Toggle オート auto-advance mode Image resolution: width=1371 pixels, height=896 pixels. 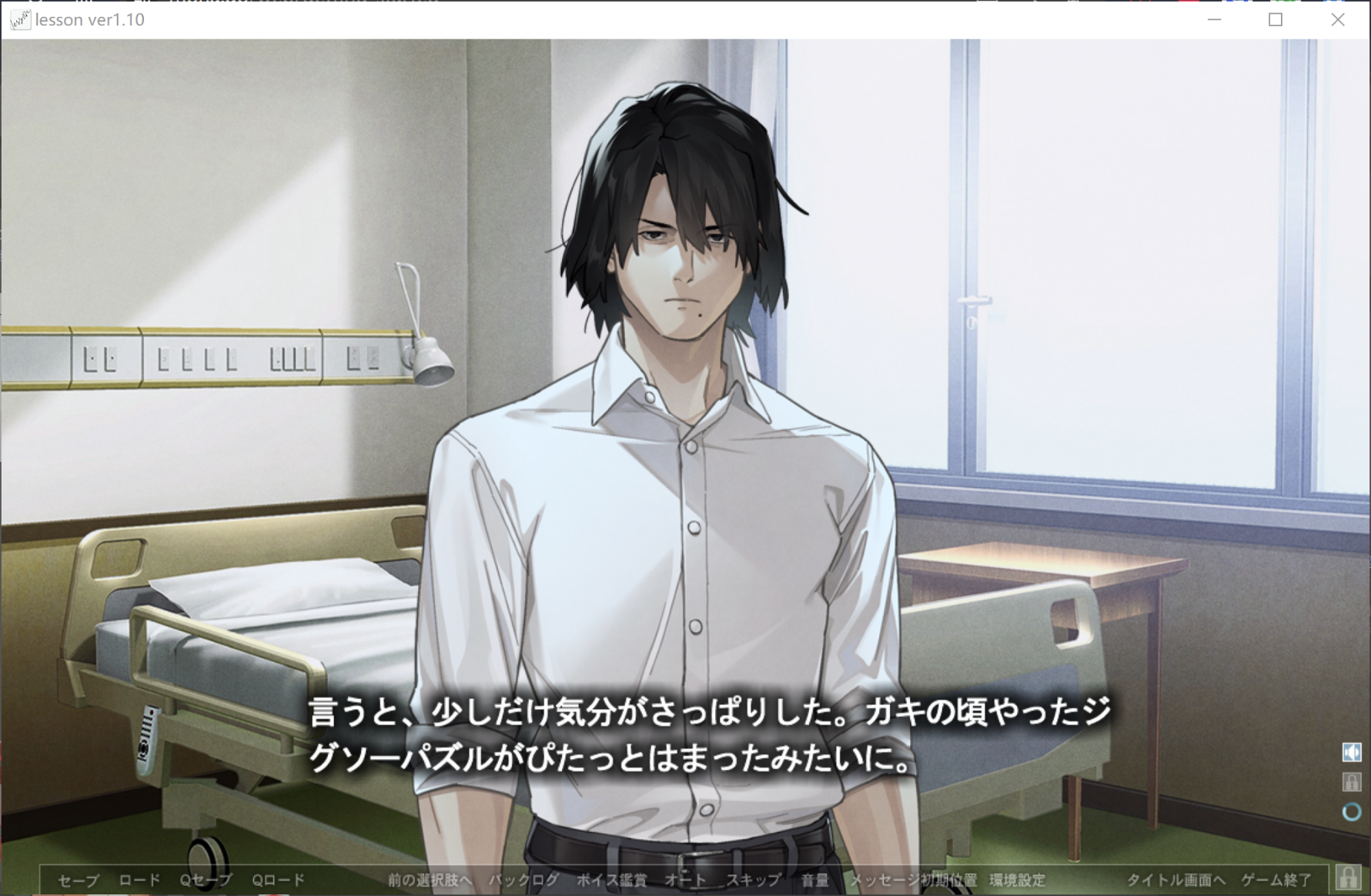click(x=685, y=880)
